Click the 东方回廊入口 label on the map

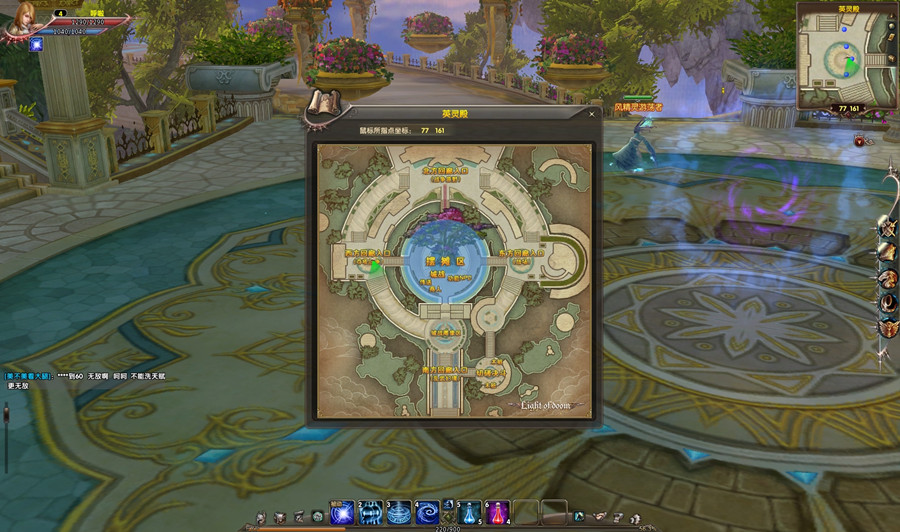click(x=521, y=254)
